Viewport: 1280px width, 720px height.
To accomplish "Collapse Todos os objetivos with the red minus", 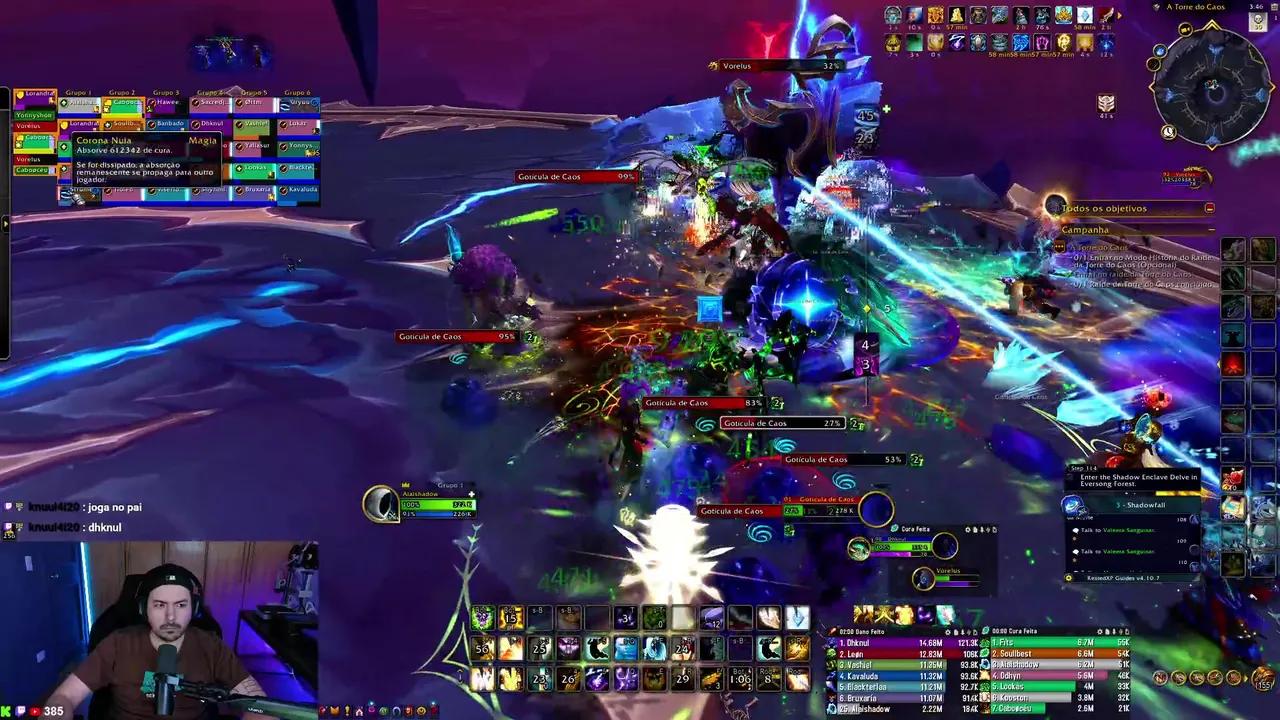I will tap(1210, 208).
